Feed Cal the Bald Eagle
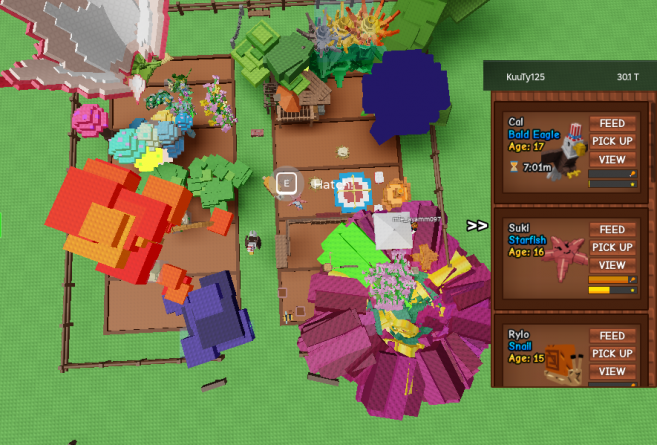The image size is (657, 445). (612, 123)
